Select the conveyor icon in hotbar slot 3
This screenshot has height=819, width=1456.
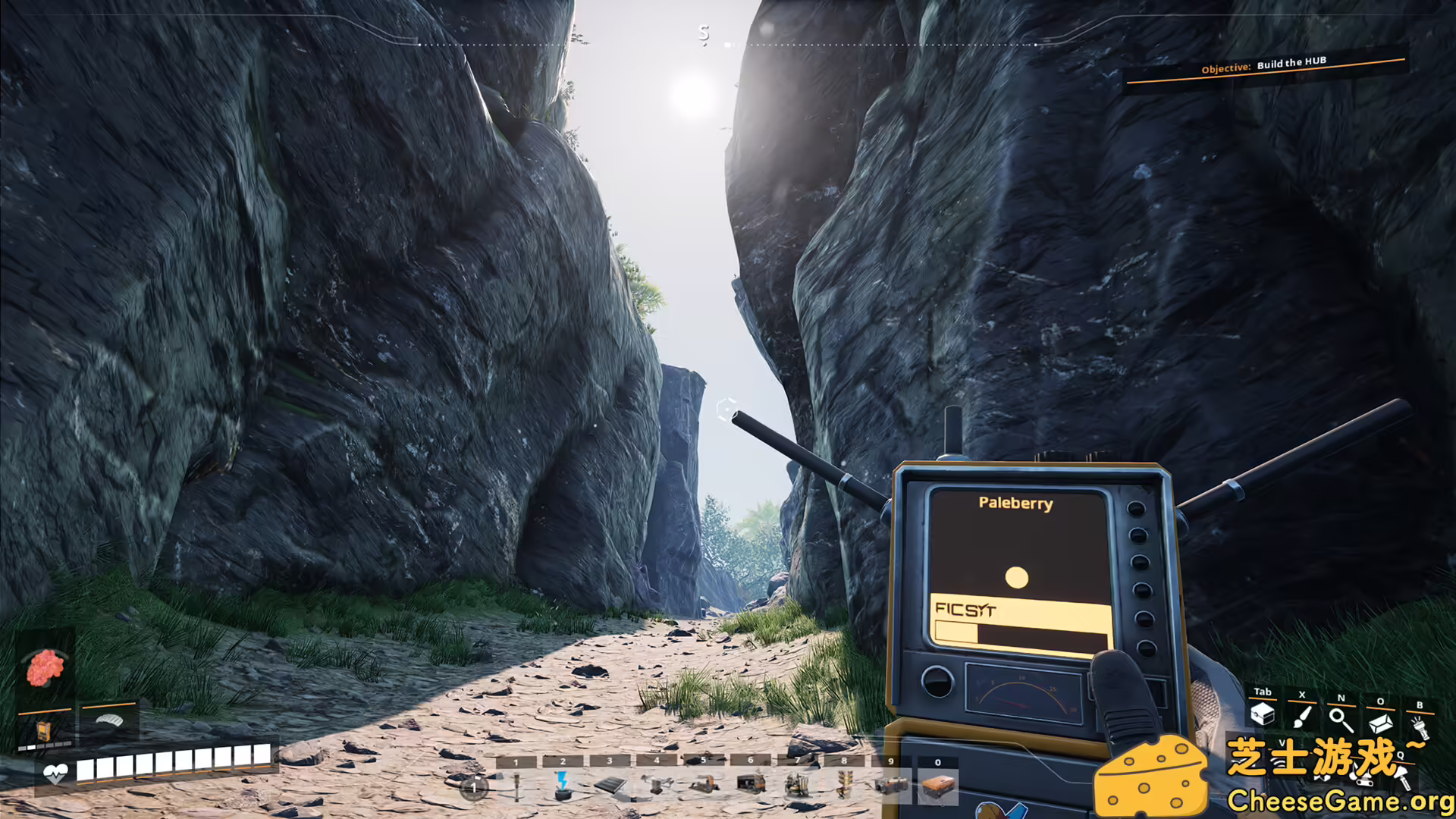(610, 786)
